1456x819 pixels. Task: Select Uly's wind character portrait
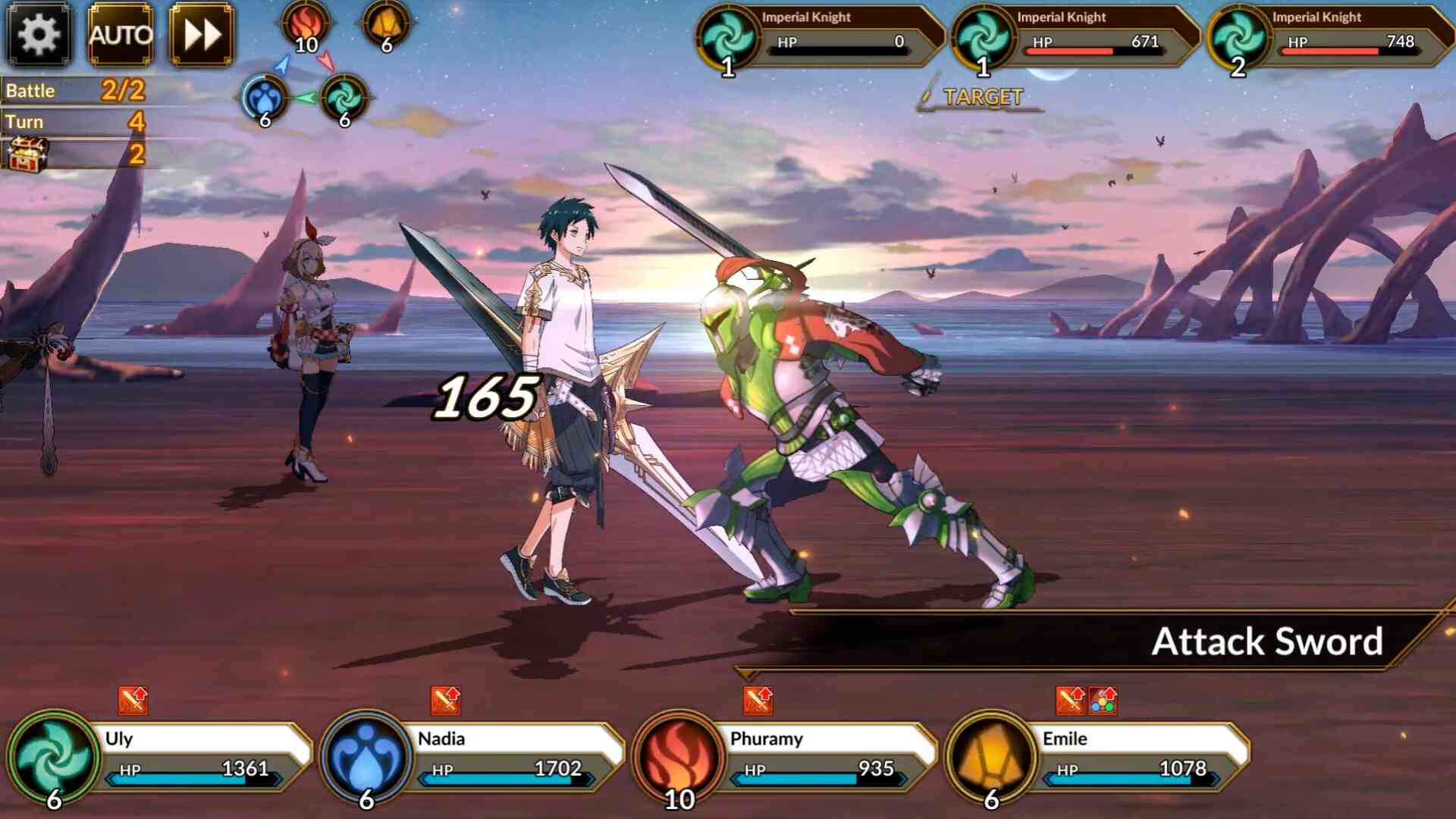click(x=55, y=757)
